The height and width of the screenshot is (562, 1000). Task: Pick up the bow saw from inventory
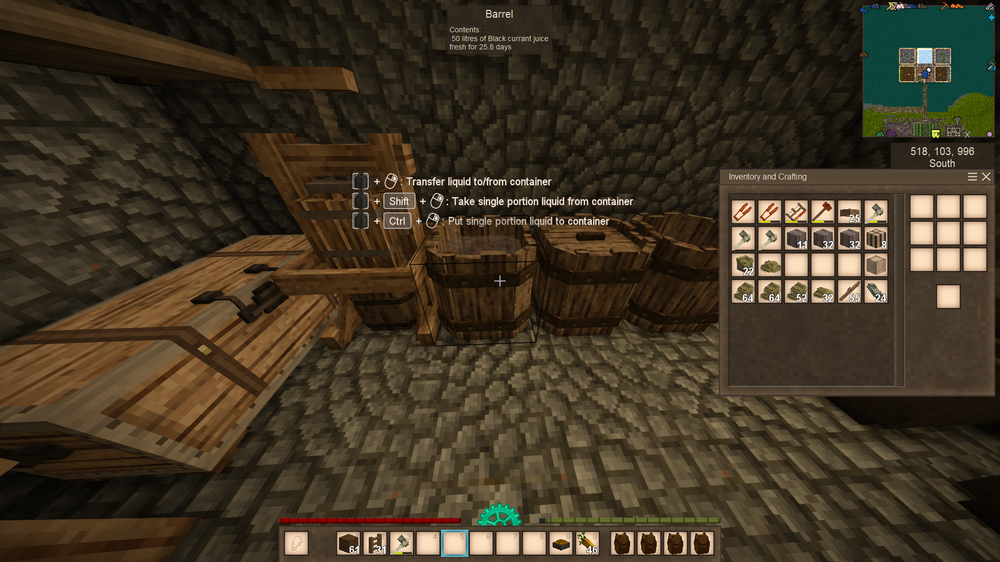[x=796, y=211]
